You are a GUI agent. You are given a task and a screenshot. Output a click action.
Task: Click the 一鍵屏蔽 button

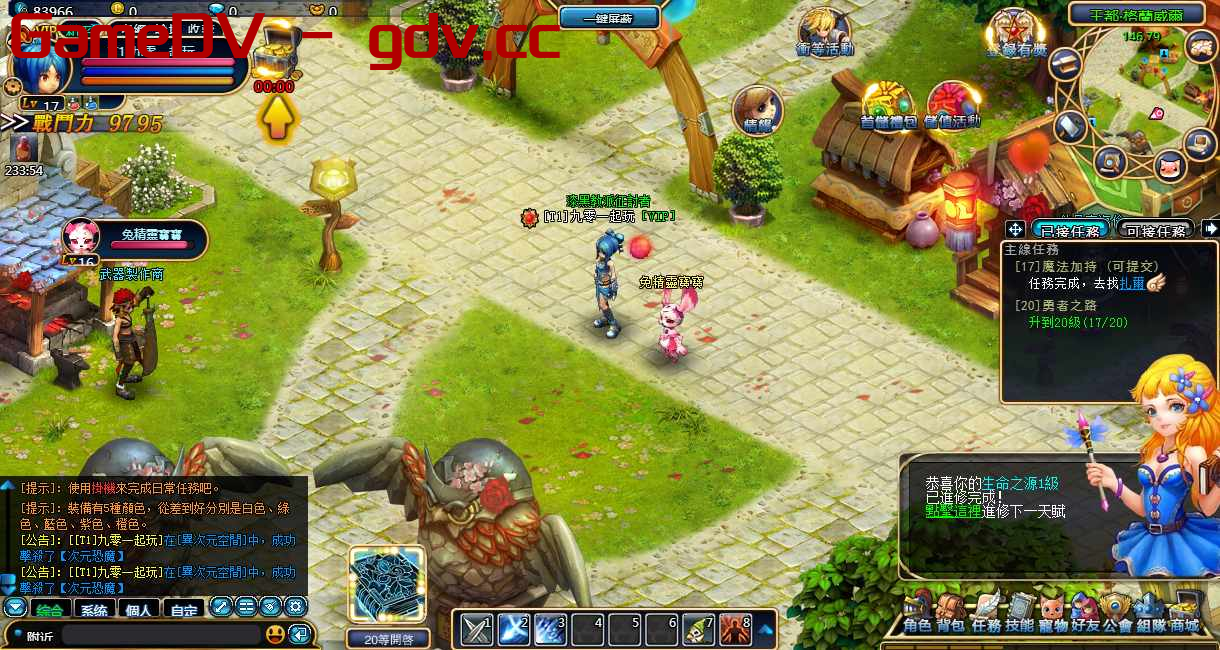[609, 17]
